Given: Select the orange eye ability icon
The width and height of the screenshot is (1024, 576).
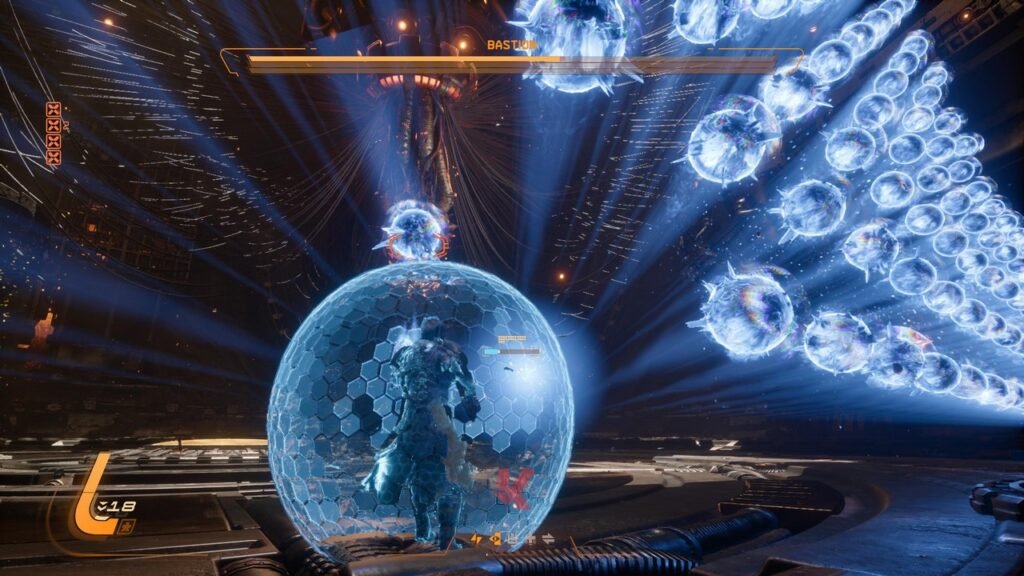Looking at the screenshot, I should [x=496, y=539].
